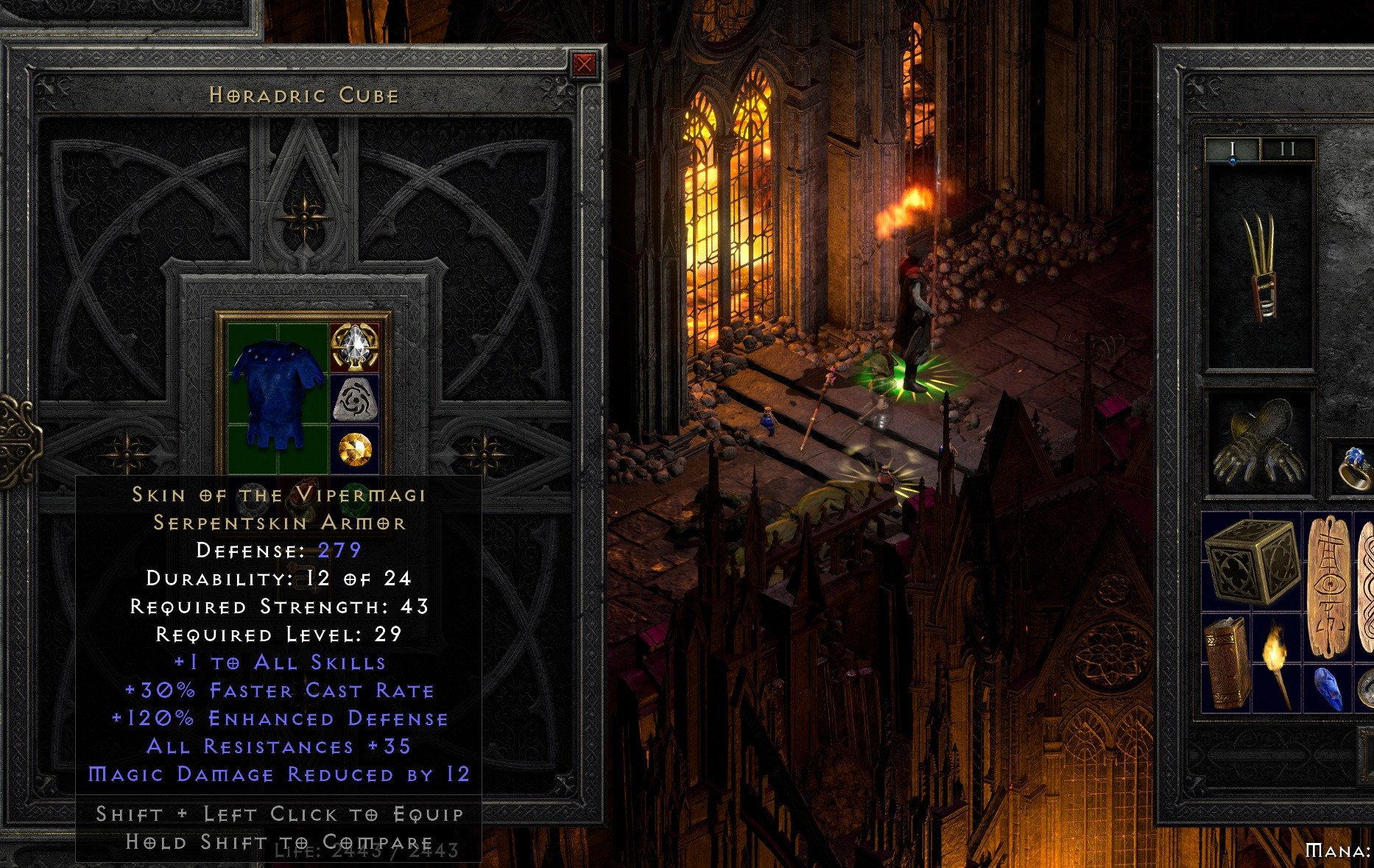This screenshot has width=1374, height=868.
Task: Close the Horadric Cube window
Action: tap(584, 65)
